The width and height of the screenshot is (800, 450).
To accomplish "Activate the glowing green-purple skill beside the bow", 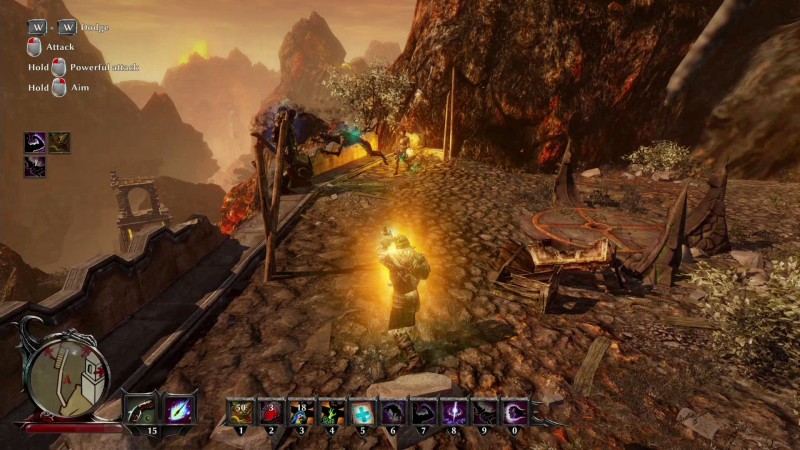I will click(180, 409).
